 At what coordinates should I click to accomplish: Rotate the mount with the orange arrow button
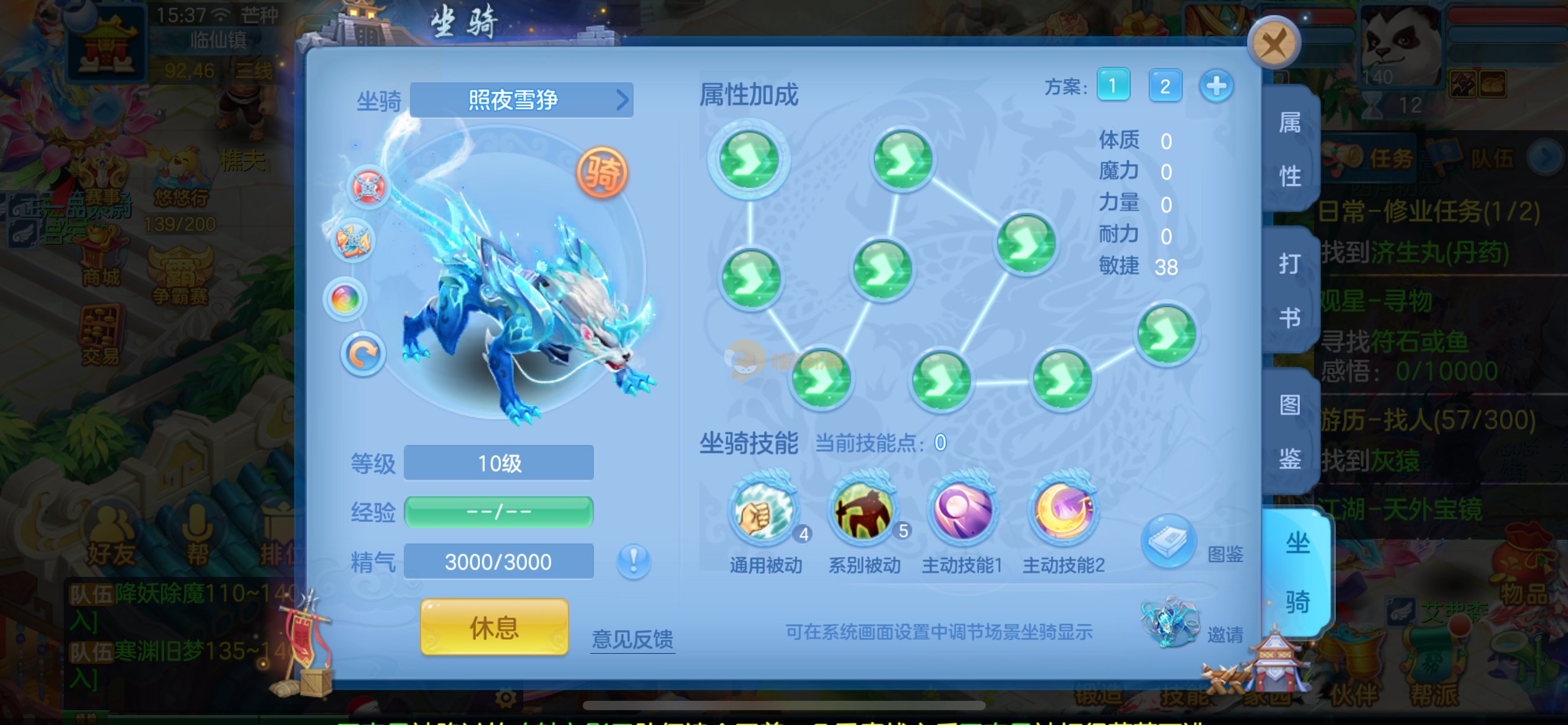(x=362, y=354)
